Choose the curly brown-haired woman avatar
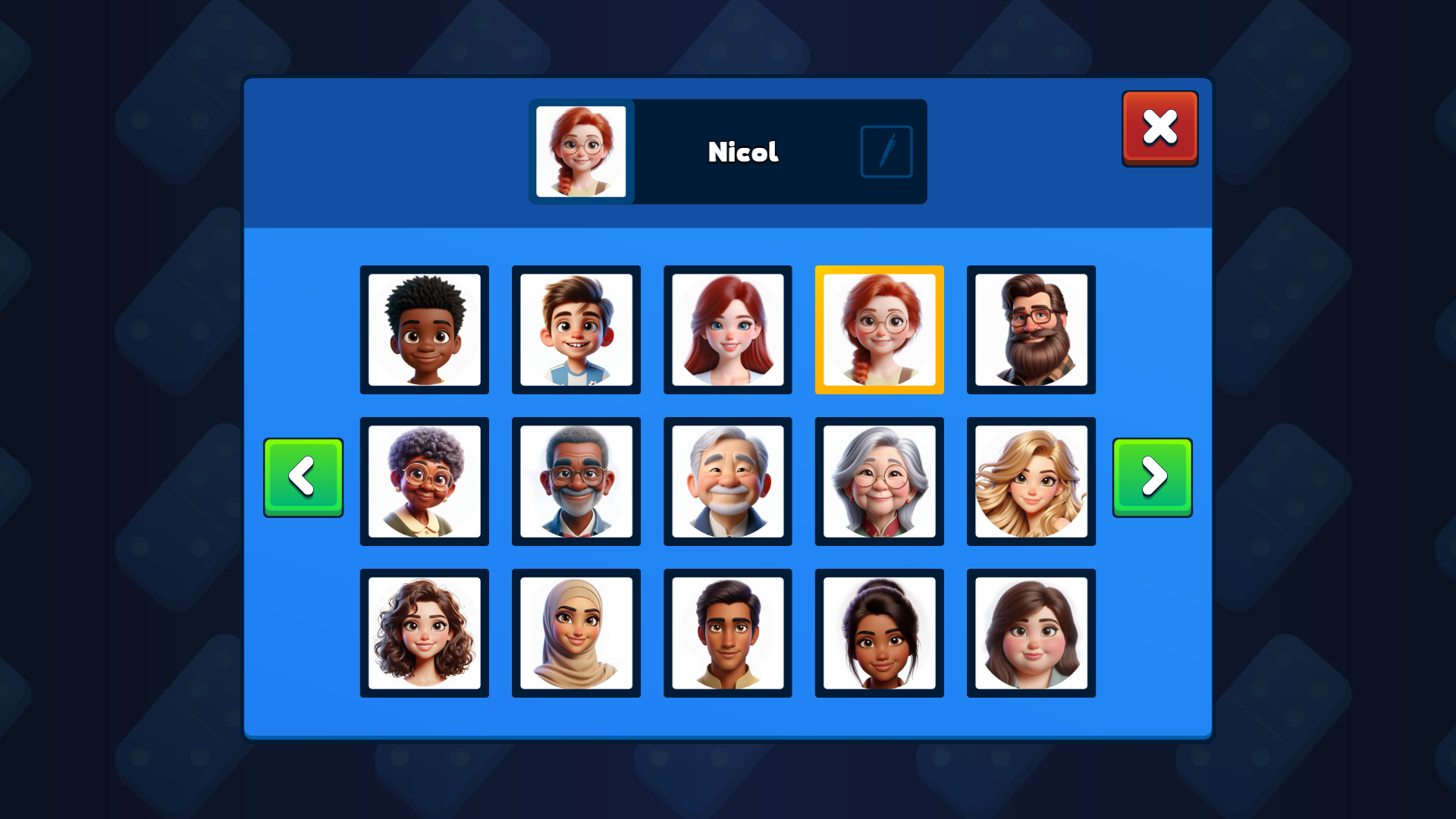The height and width of the screenshot is (819, 1456). tap(425, 633)
